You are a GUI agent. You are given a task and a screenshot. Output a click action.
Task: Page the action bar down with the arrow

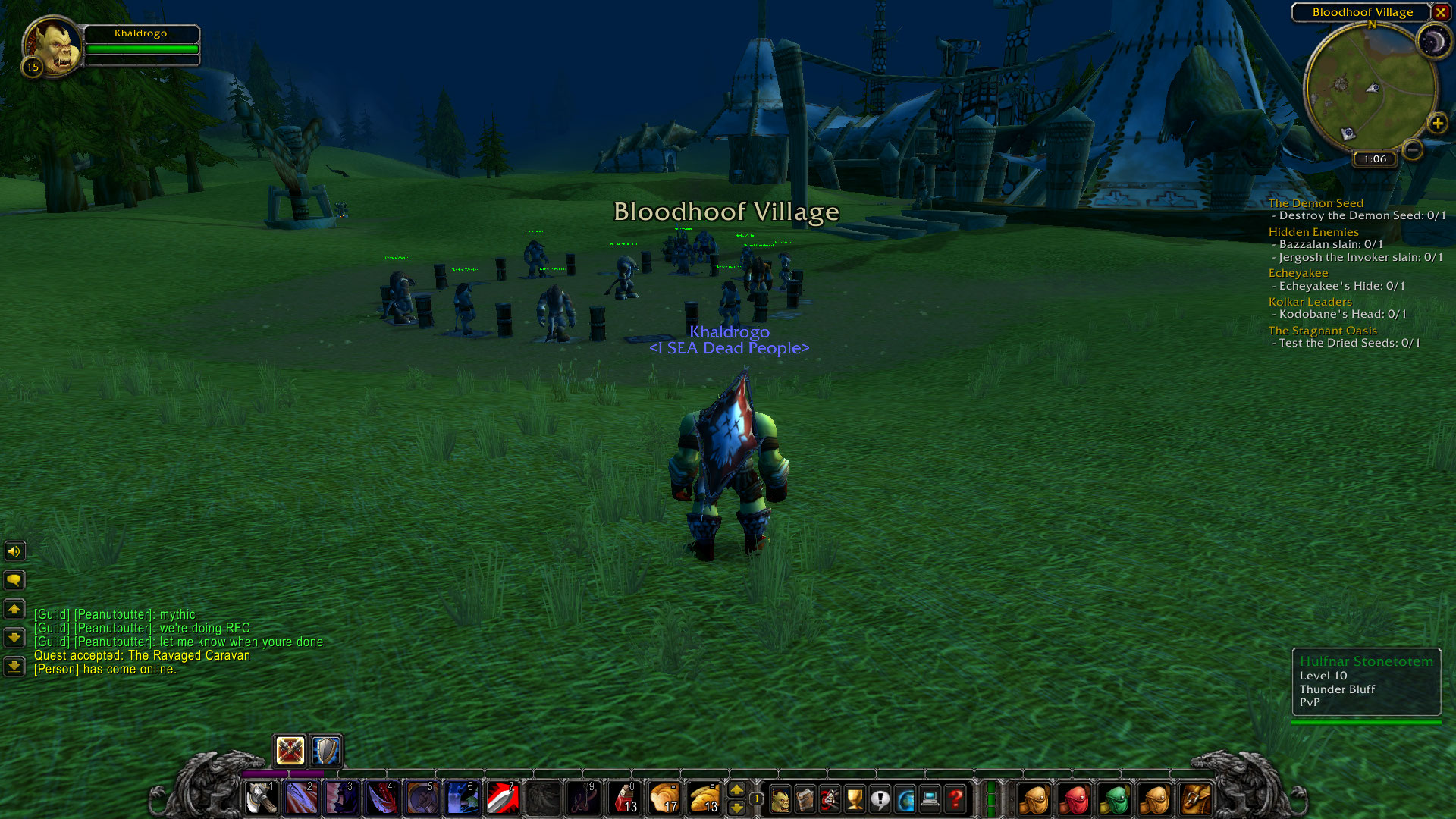[x=738, y=808]
